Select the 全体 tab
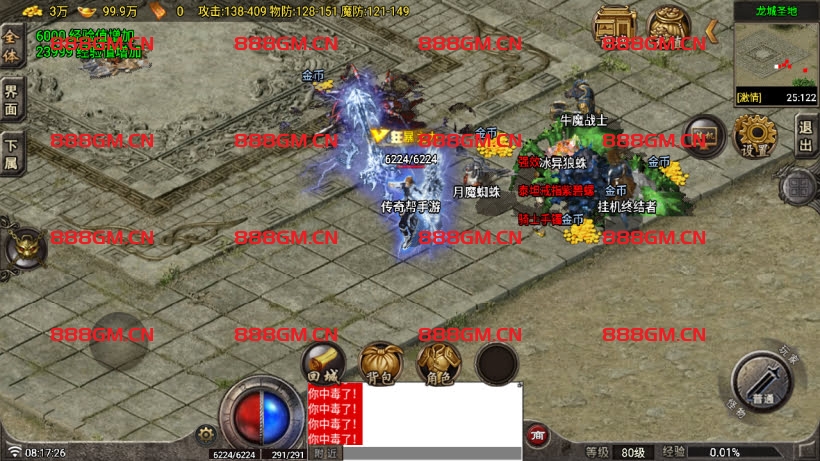The width and height of the screenshot is (820, 461). click(11, 46)
